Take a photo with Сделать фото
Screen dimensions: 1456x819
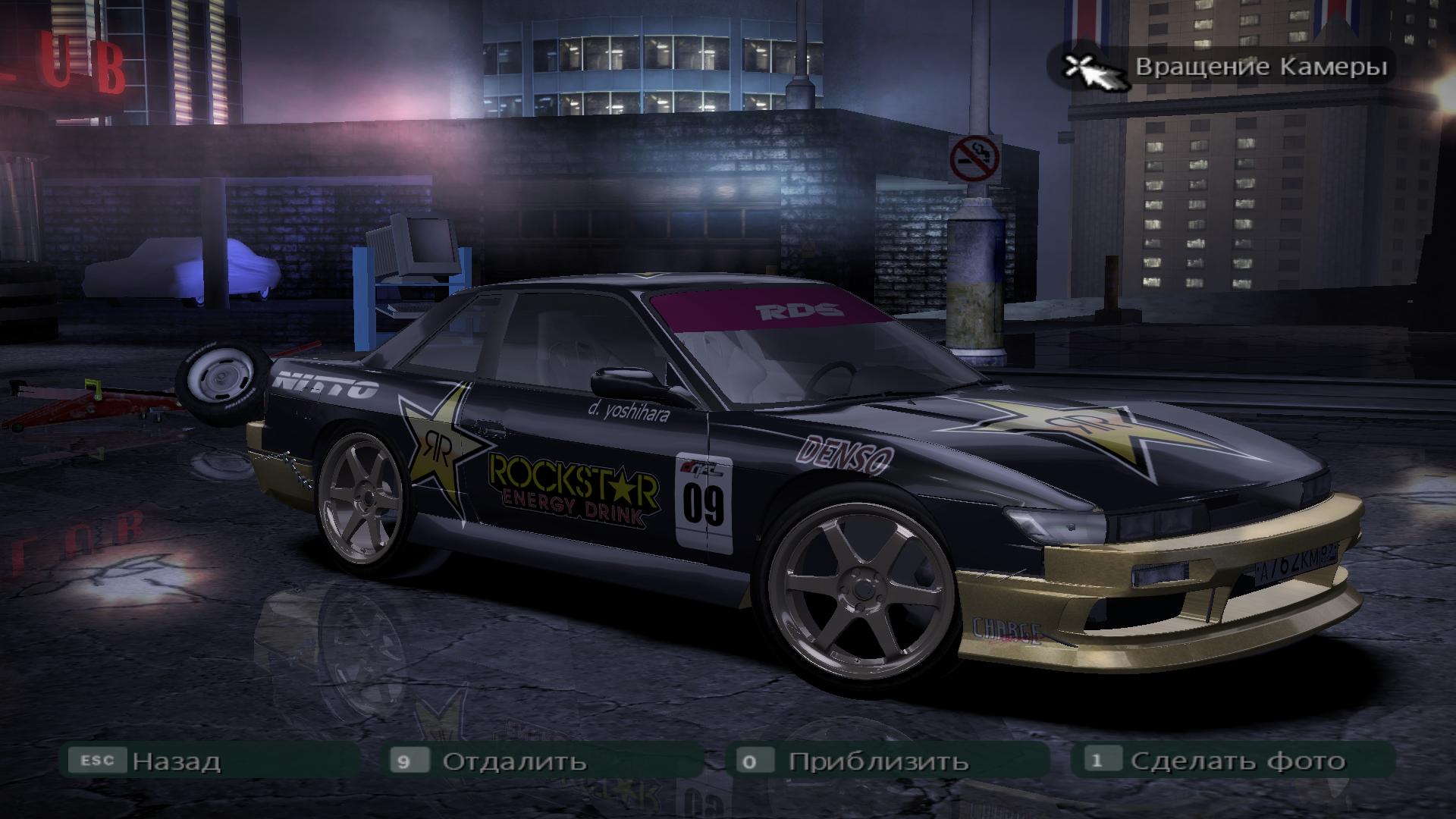[1238, 761]
